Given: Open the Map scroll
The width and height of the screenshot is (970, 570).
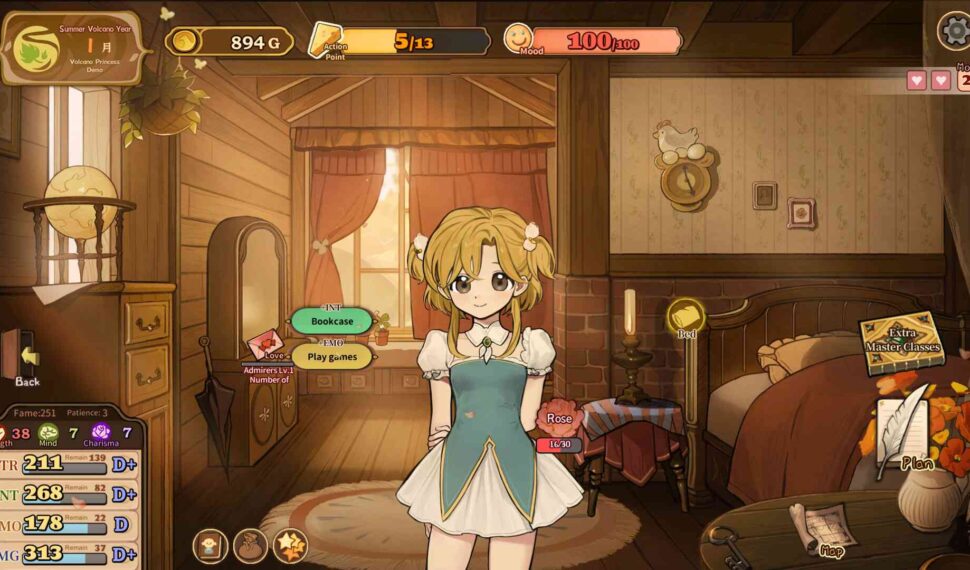Looking at the screenshot, I should [x=822, y=528].
